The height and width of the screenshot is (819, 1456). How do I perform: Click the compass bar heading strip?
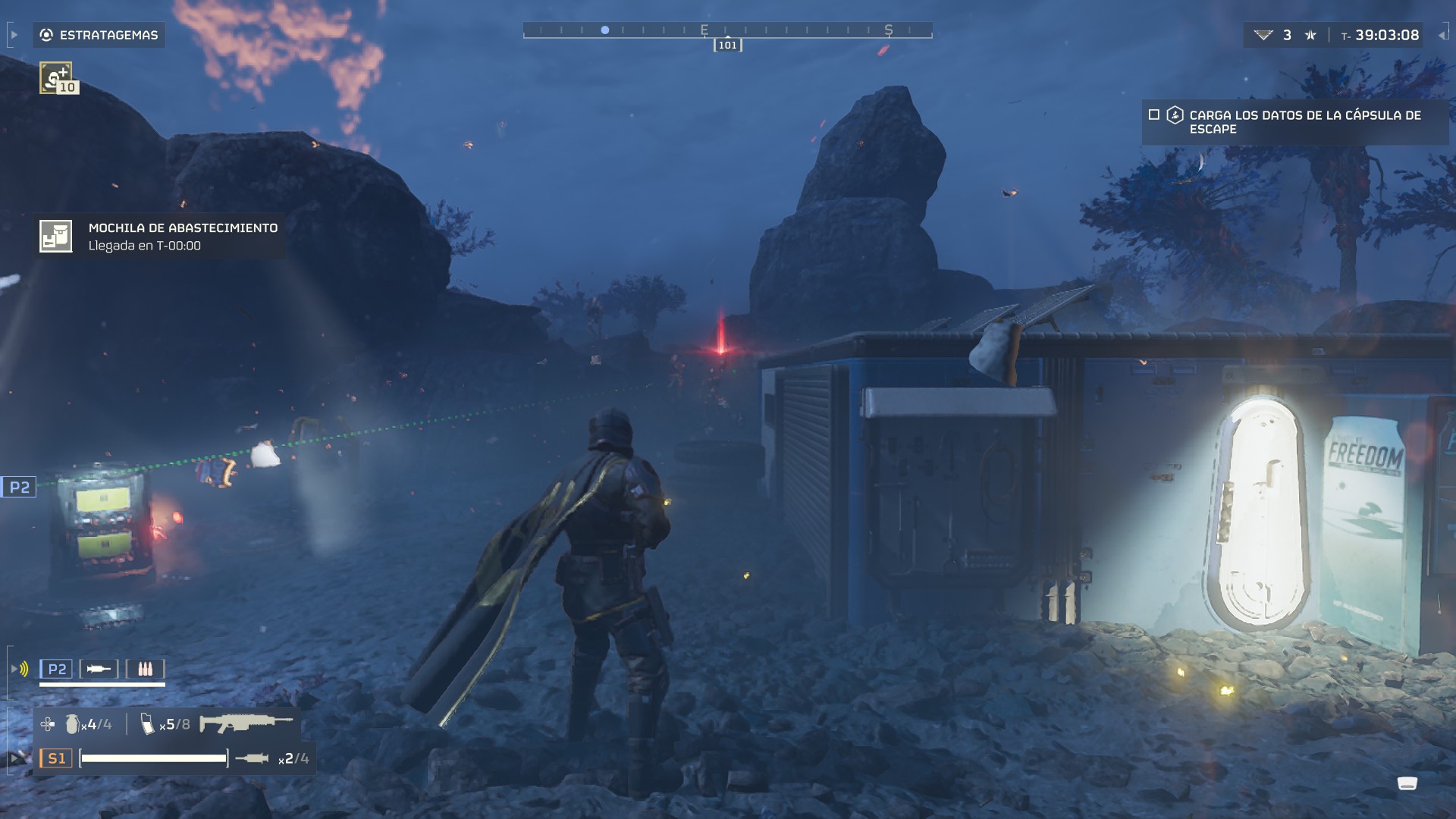(x=727, y=30)
